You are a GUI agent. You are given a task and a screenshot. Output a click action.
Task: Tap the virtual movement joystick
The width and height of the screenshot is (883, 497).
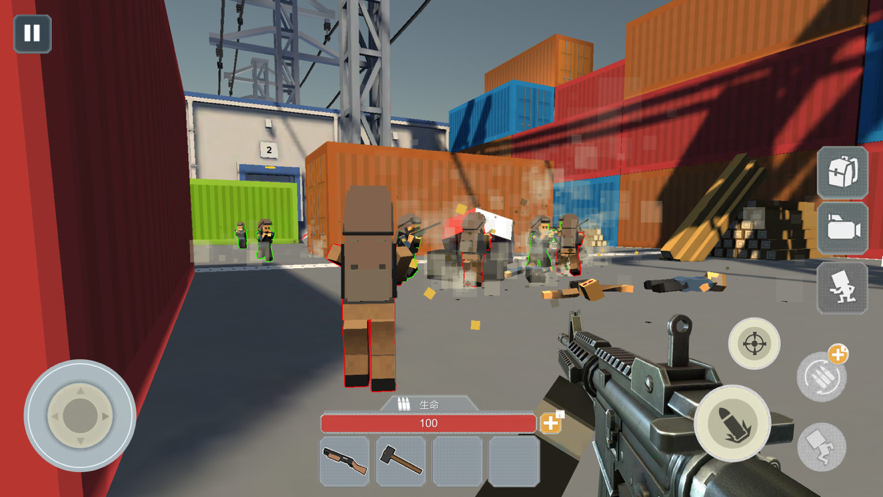coord(80,415)
